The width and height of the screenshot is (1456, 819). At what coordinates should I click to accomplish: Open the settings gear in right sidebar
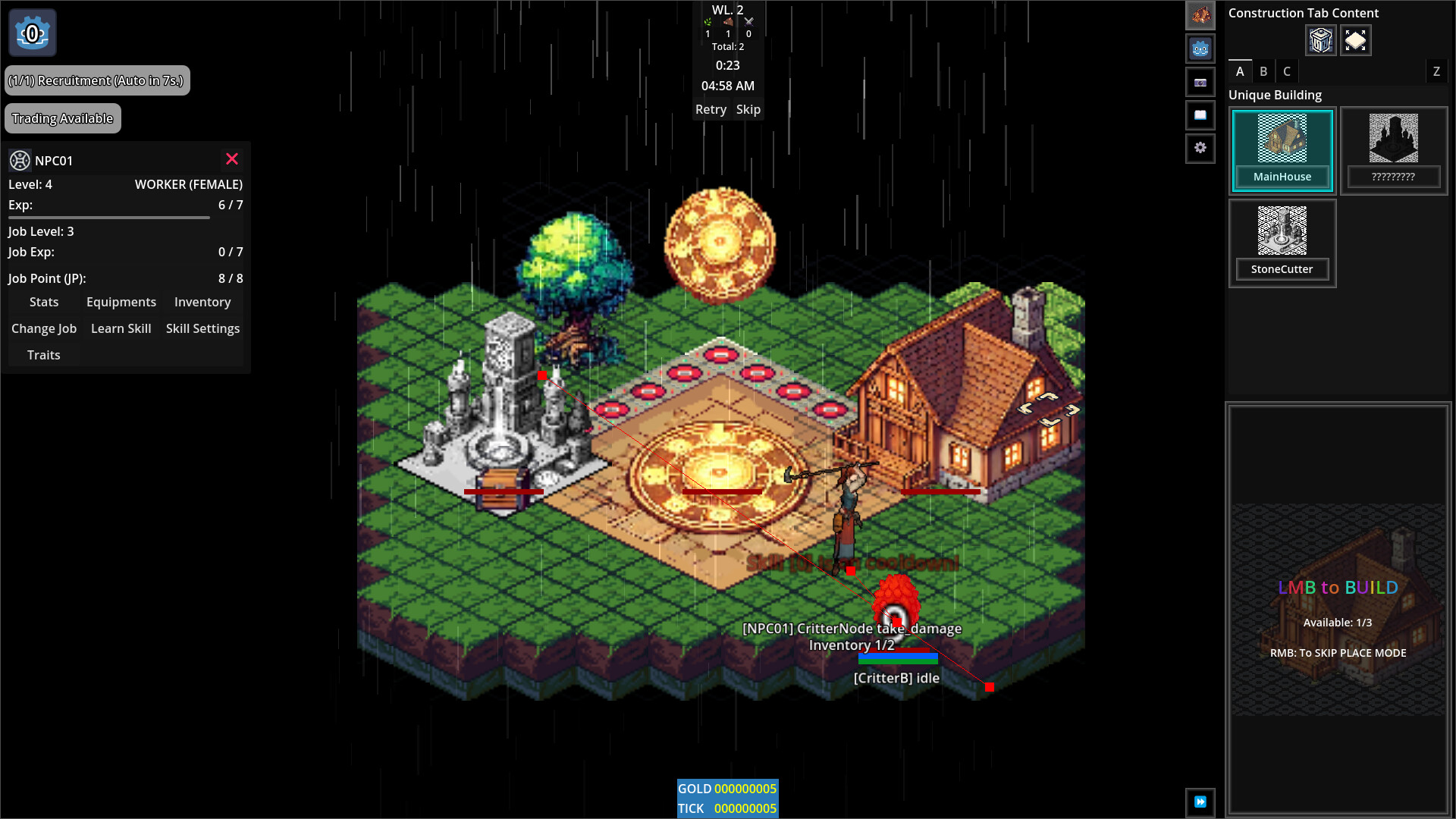point(1200,149)
